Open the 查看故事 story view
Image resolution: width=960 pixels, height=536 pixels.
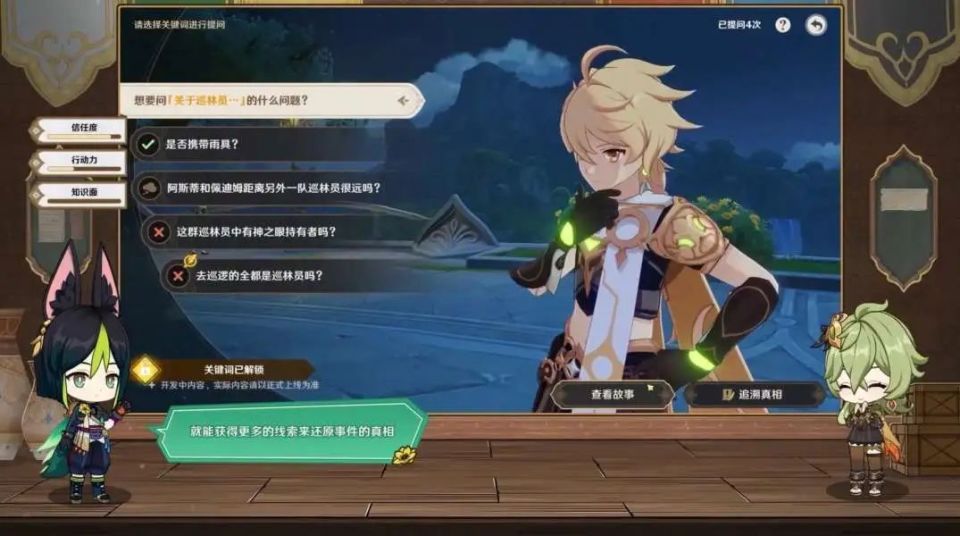[612, 394]
